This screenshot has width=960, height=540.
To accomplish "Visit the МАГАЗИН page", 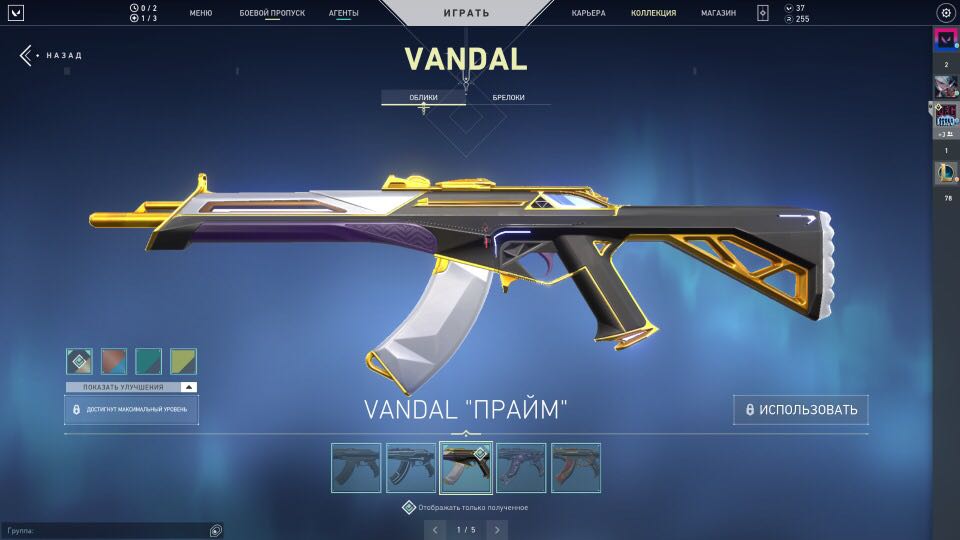I will (718, 13).
